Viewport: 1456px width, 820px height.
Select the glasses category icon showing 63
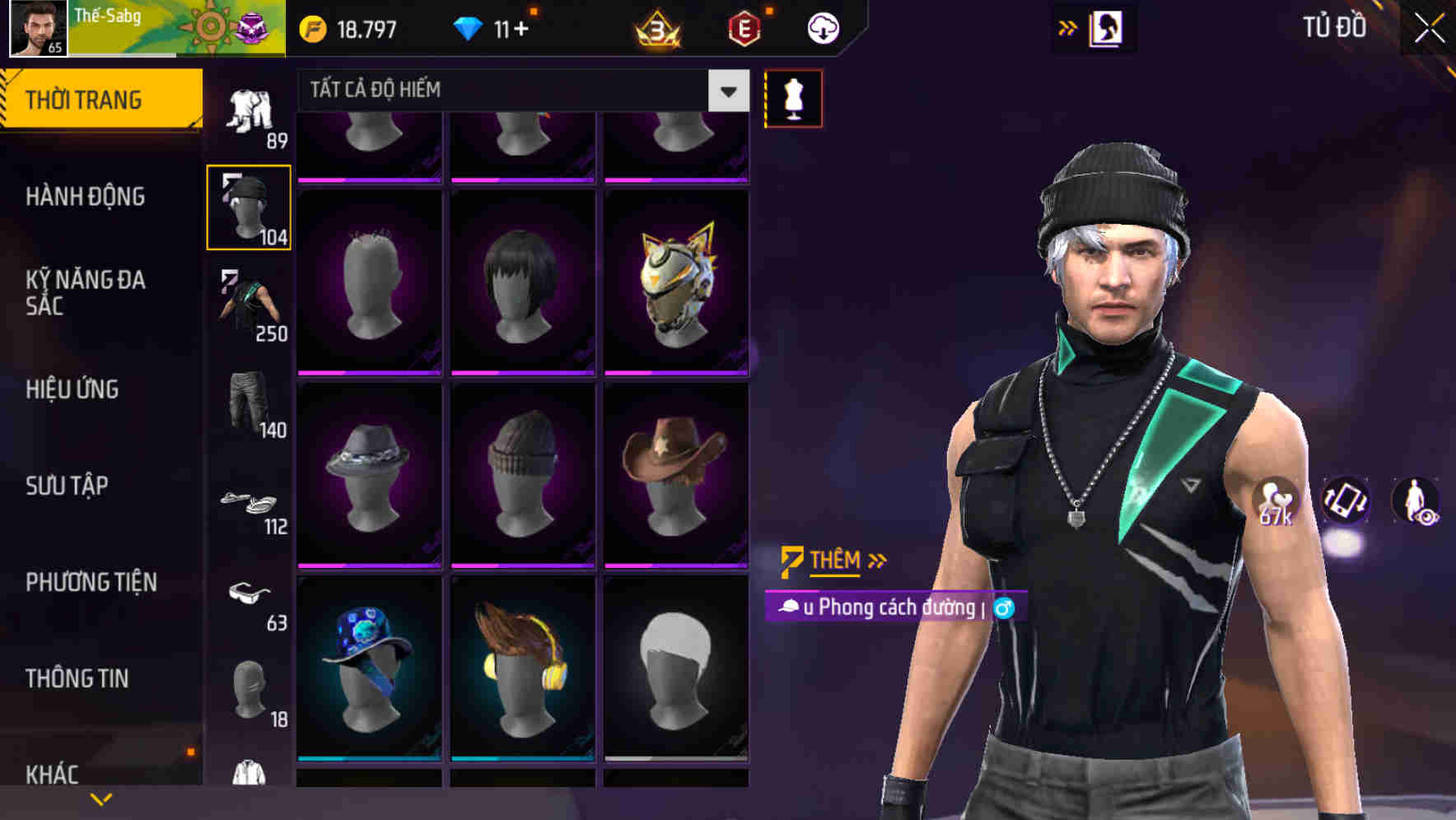click(250, 597)
